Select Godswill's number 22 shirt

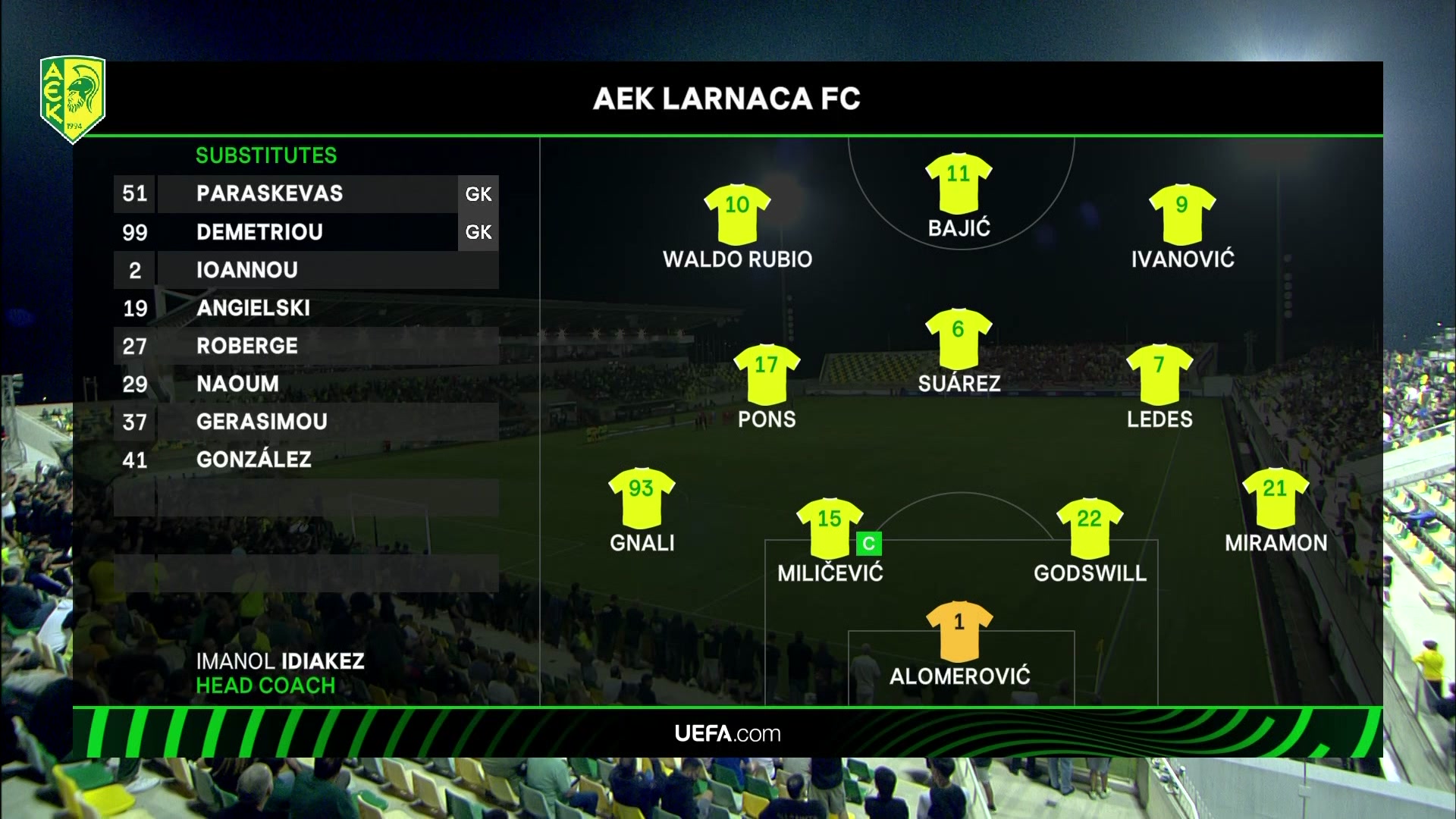coord(1090,528)
